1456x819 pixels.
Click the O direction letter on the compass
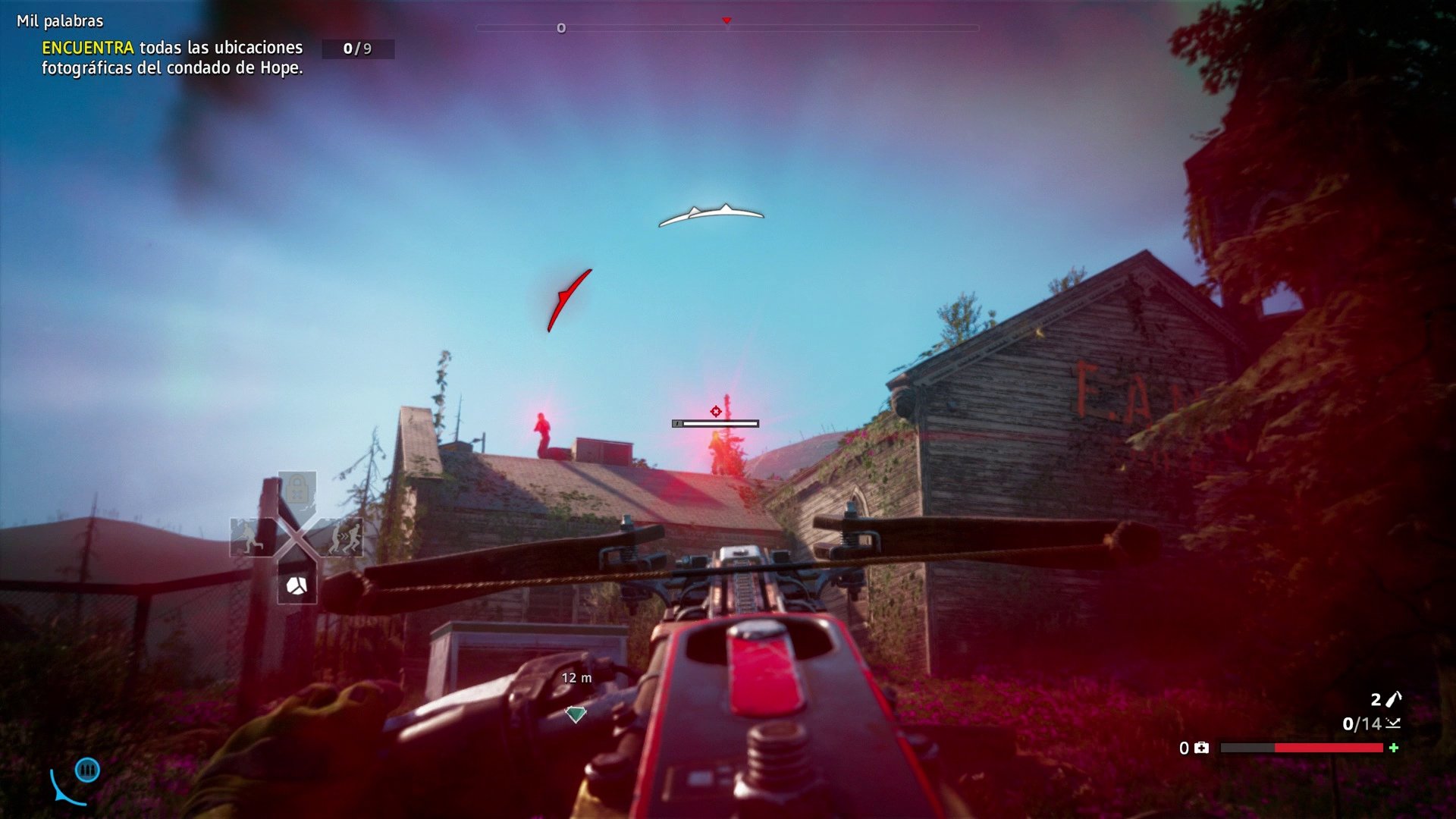tap(562, 27)
